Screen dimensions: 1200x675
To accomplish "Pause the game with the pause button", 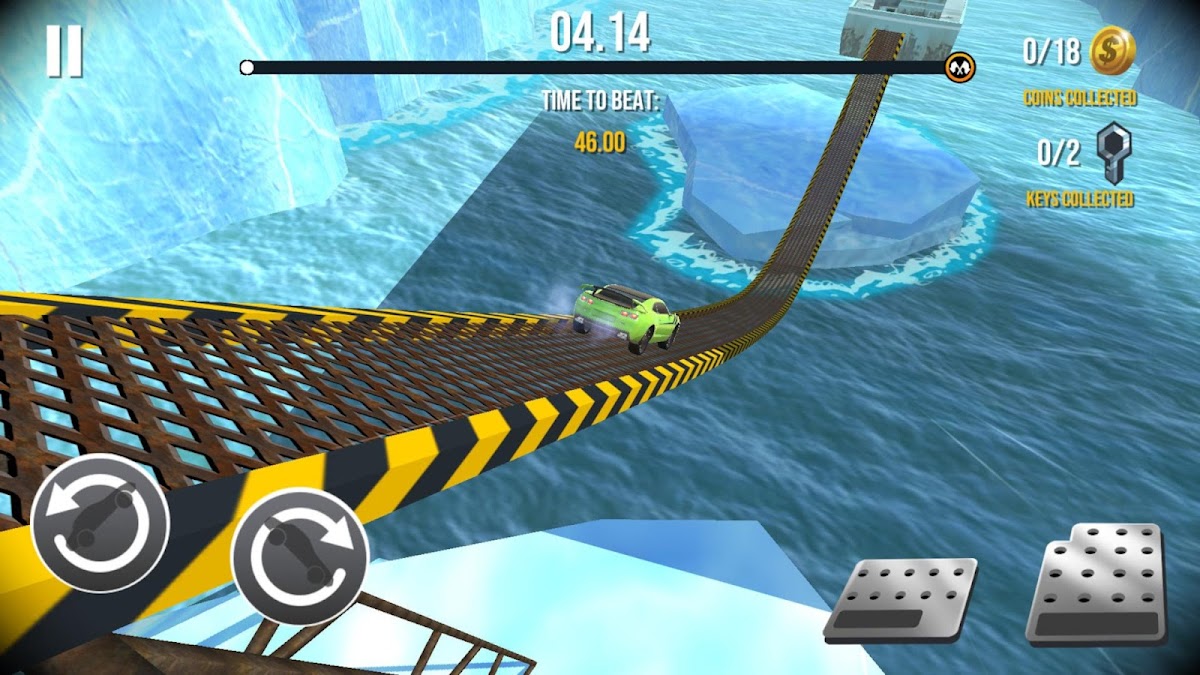I will click(64, 52).
